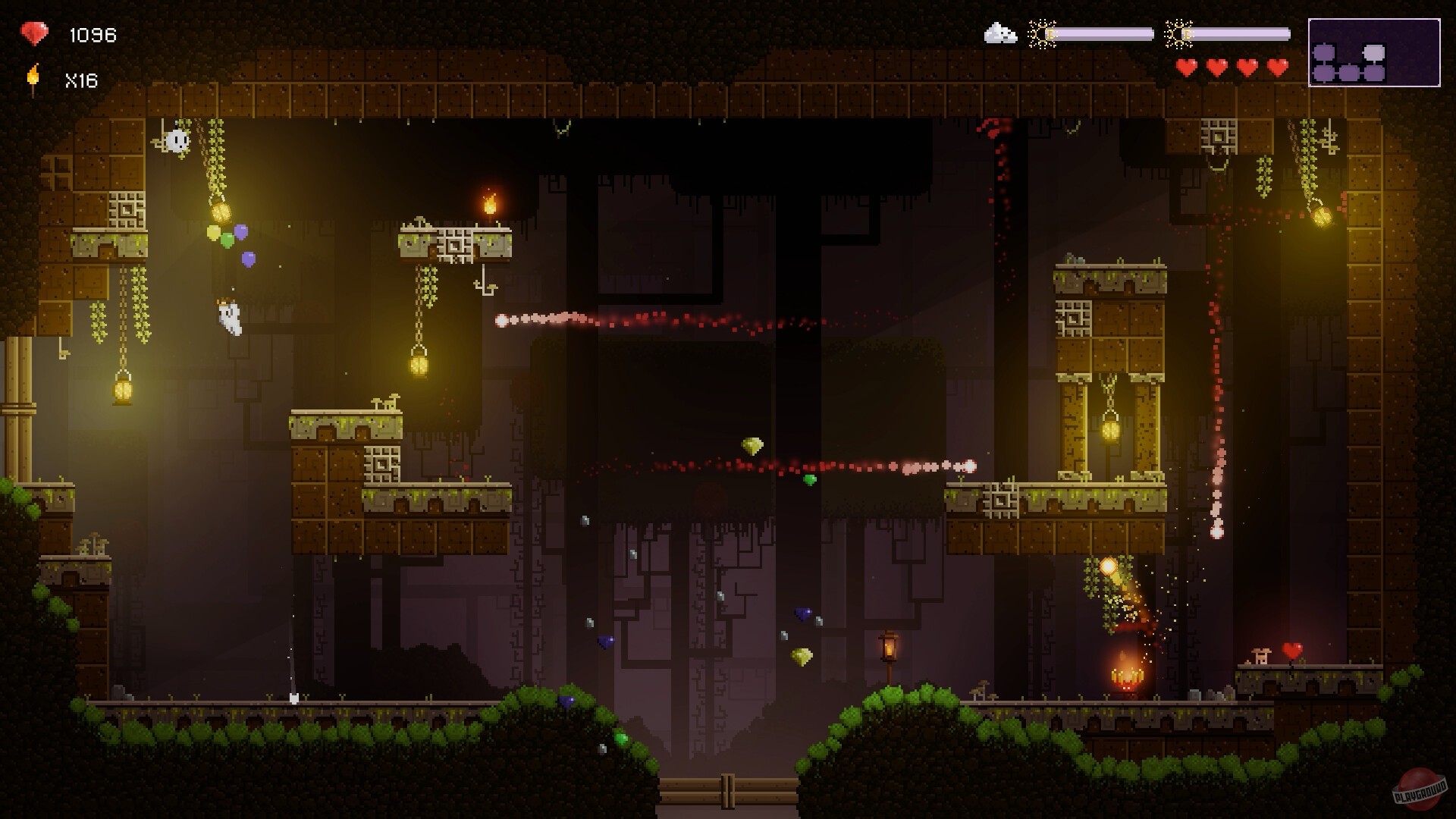Click the yellow balloon below the ledge
The image size is (1456, 819).
(214, 232)
